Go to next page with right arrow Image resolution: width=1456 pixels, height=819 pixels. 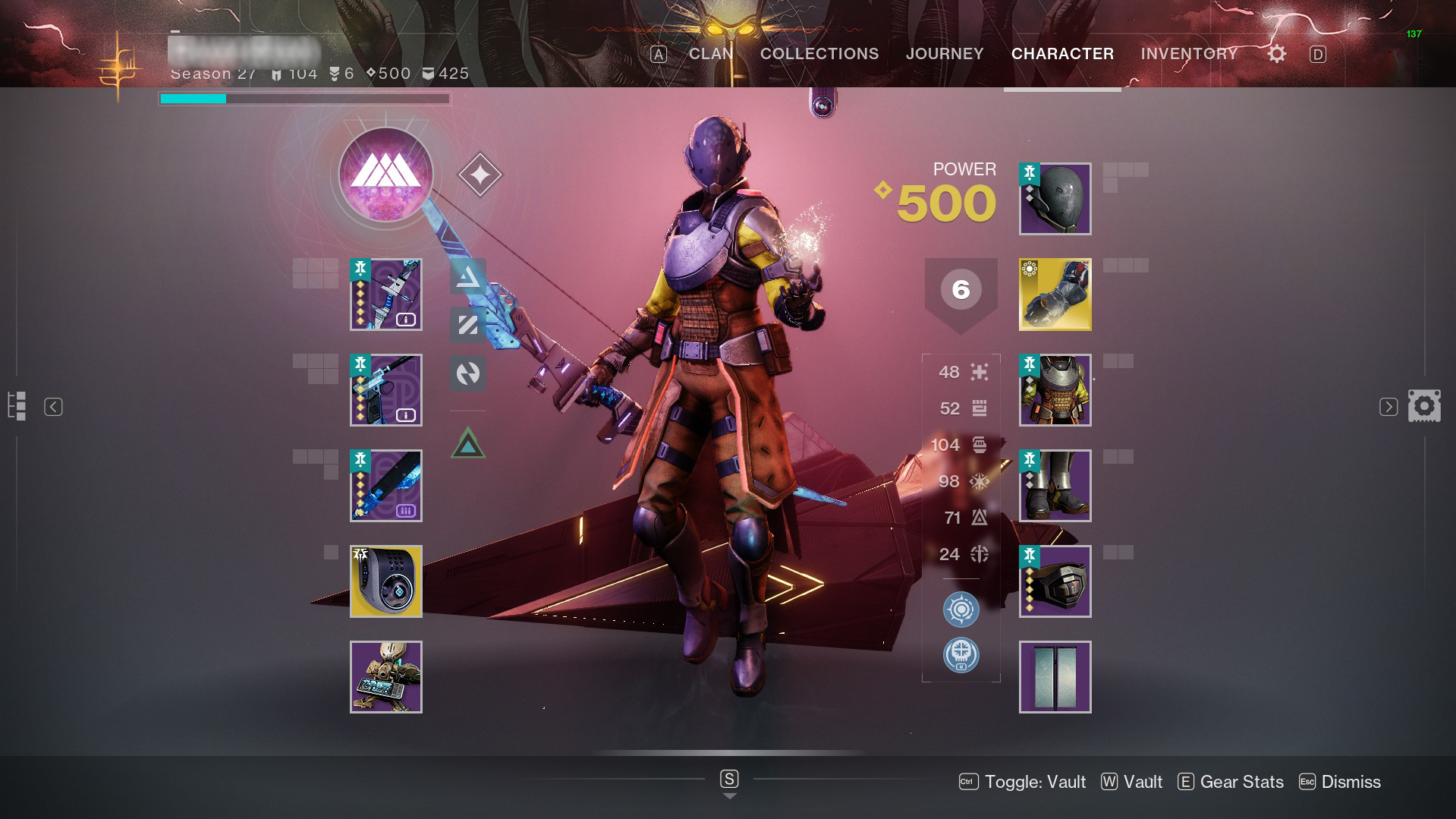[x=1388, y=407]
